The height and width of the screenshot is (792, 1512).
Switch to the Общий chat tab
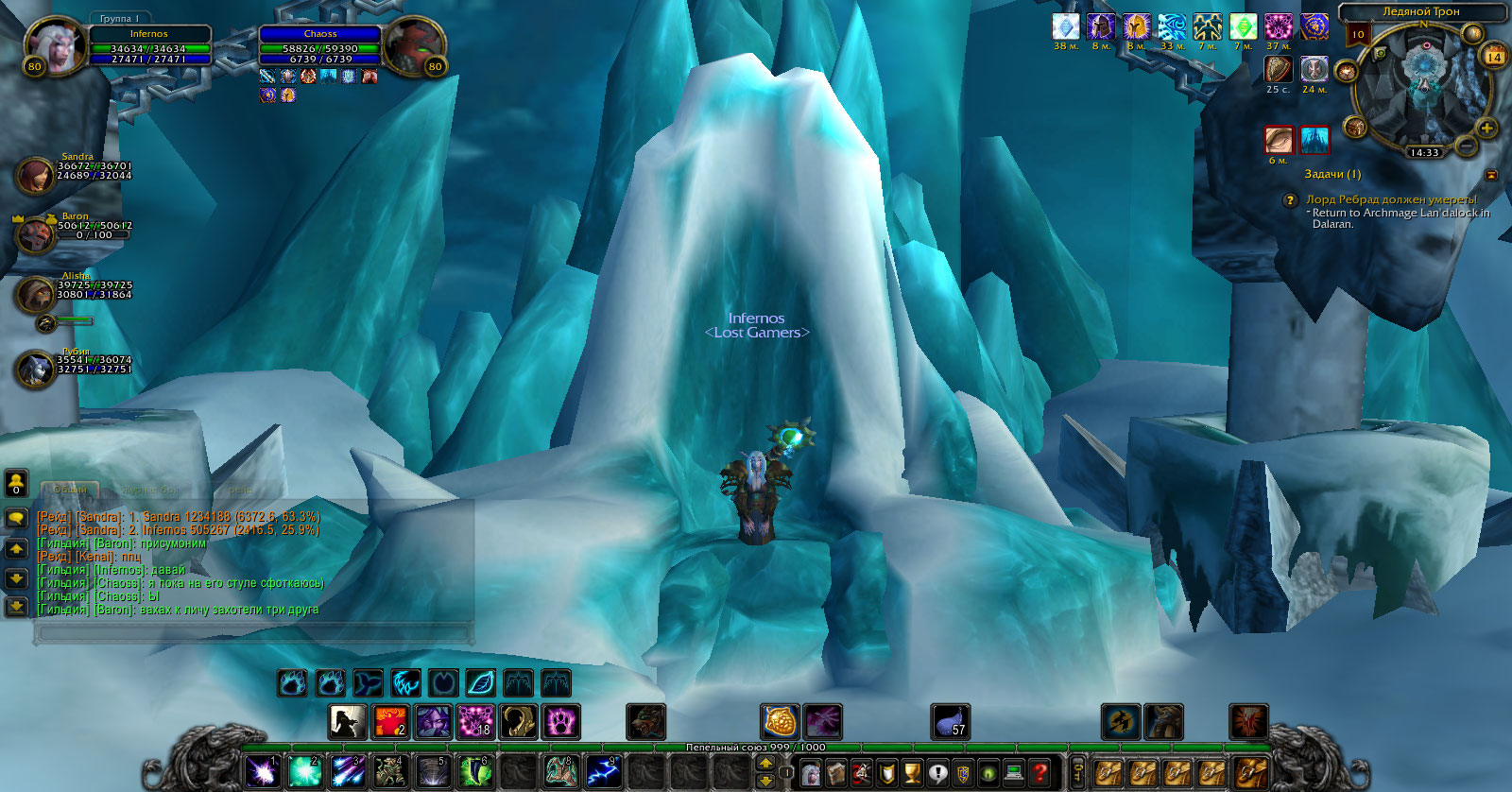pyautogui.click(x=70, y=490)
